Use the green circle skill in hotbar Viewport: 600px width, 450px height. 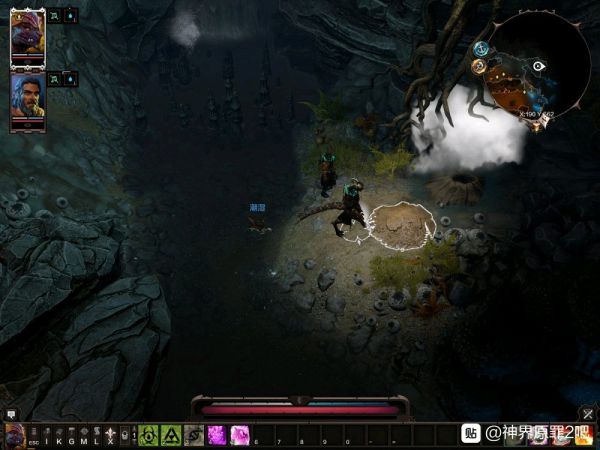(149, 435)
